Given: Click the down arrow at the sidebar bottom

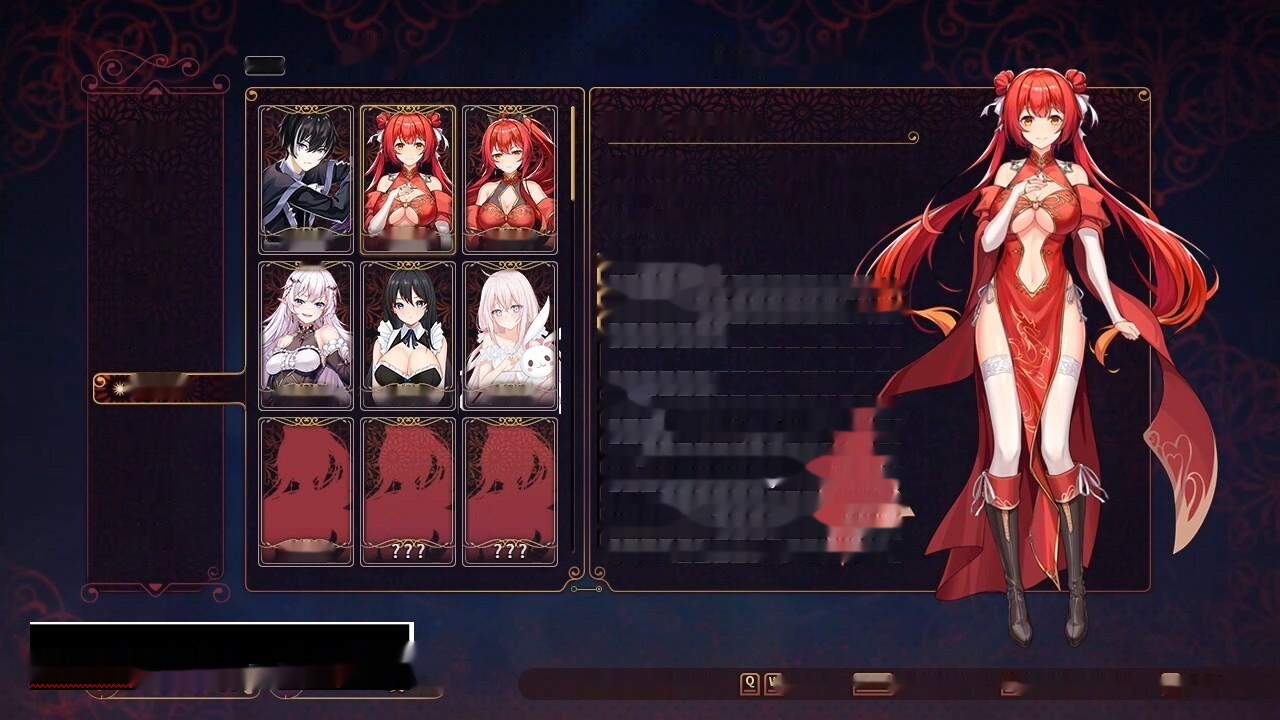Looking at the screenshot, I should [154, 588].
